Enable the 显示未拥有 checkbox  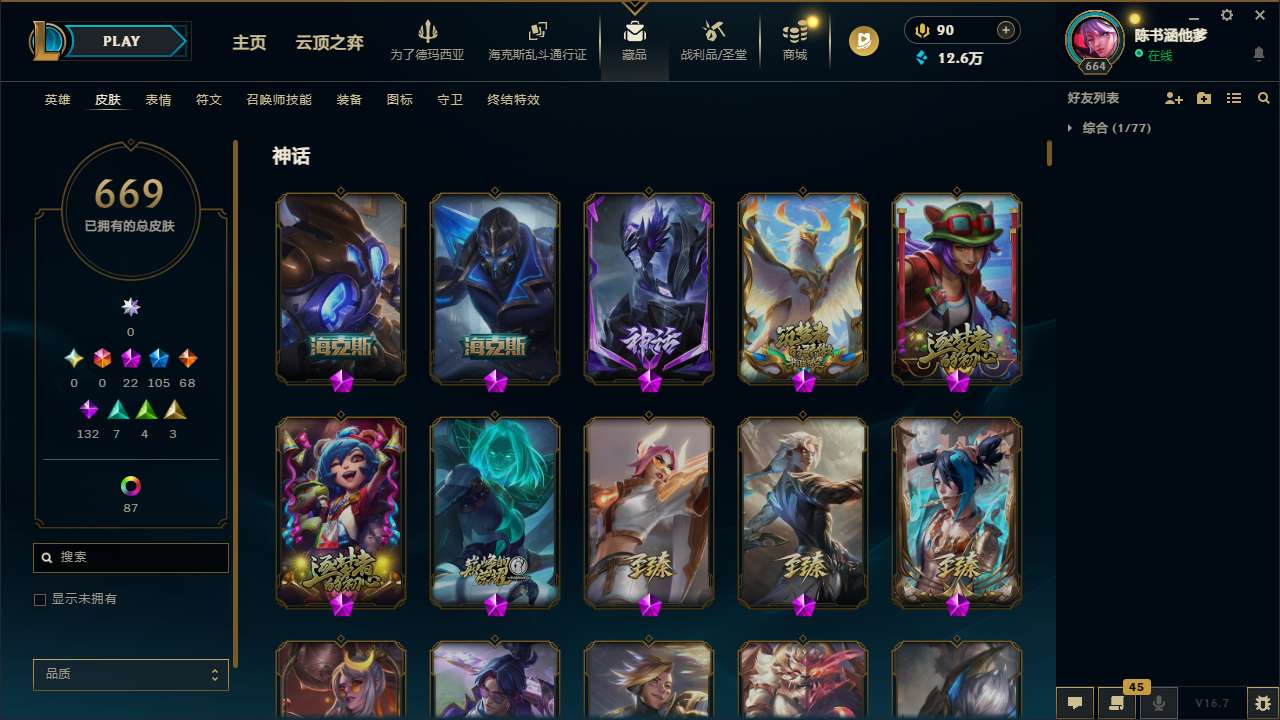click(x=40, y=599)
